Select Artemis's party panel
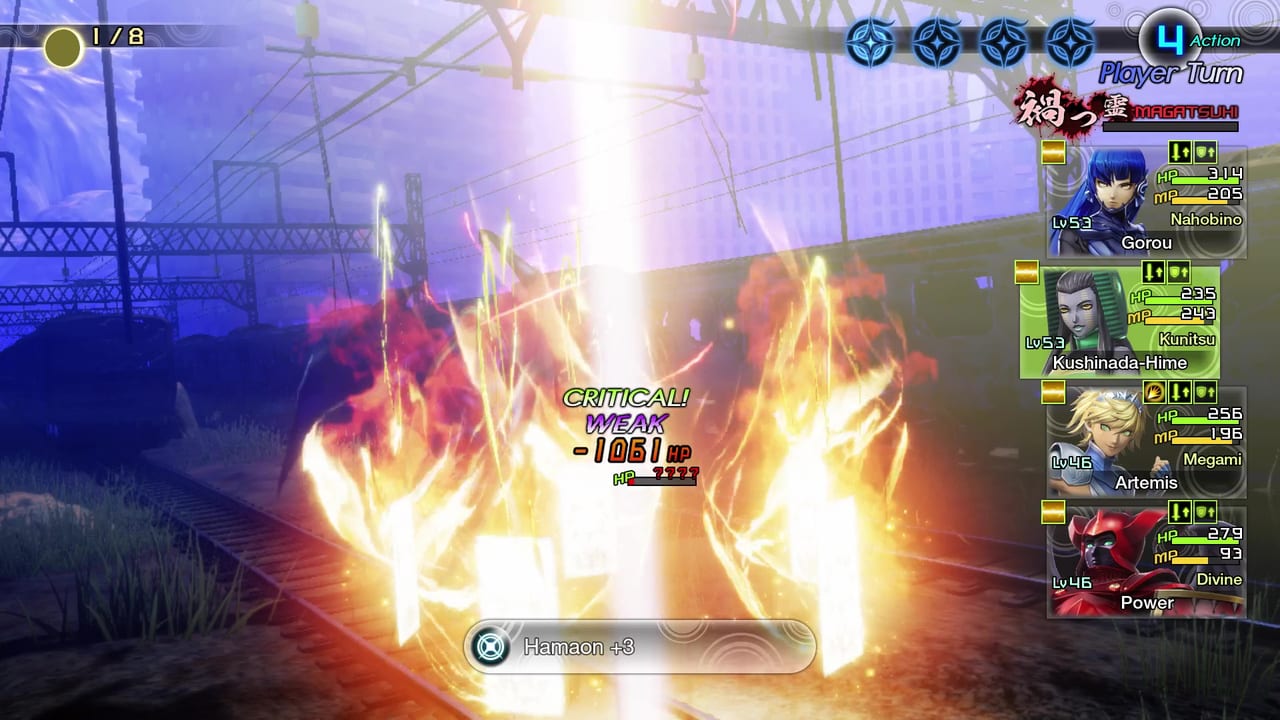1280x720 pixels. point(1146,440)
